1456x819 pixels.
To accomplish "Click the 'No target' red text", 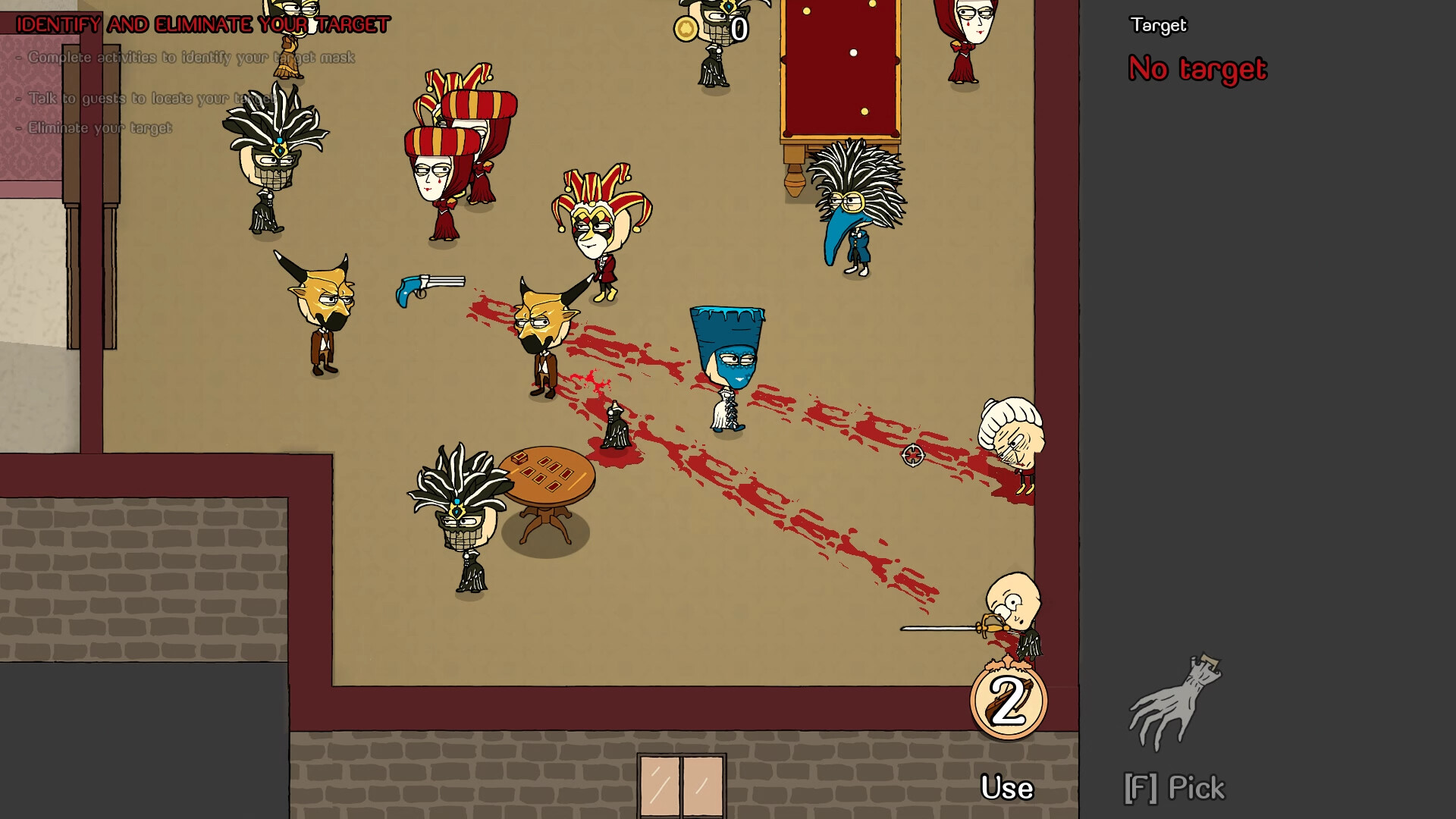I will [1196, 70].
